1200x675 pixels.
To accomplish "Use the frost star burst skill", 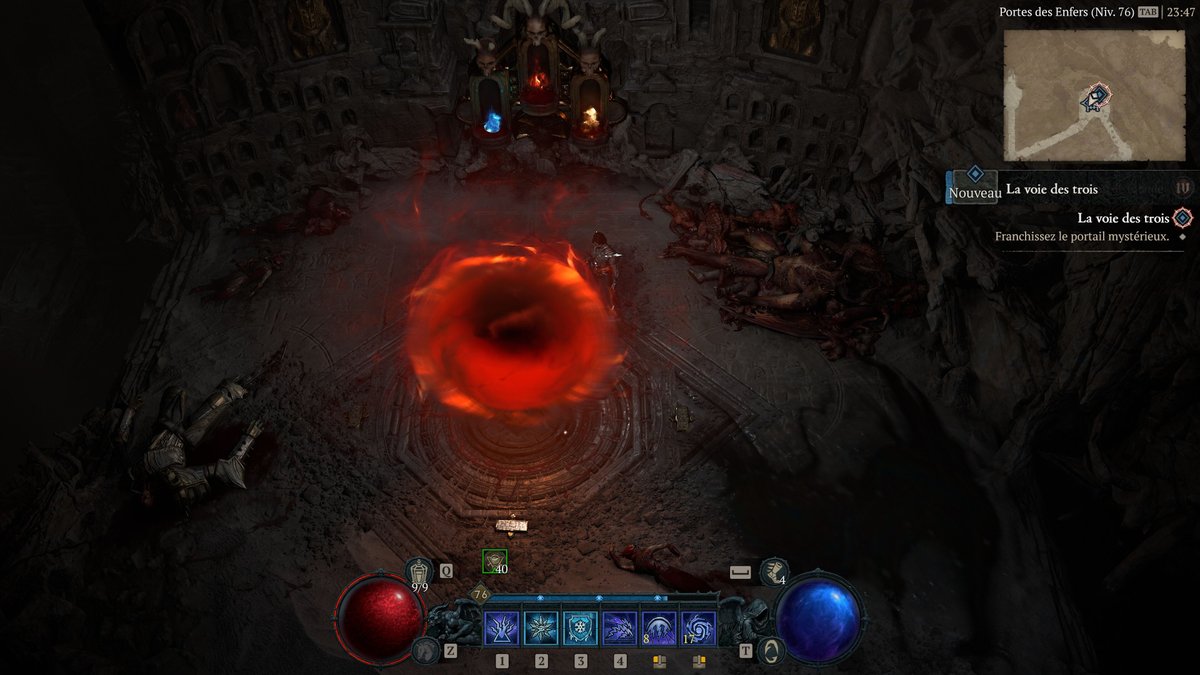I will (541, 629).
